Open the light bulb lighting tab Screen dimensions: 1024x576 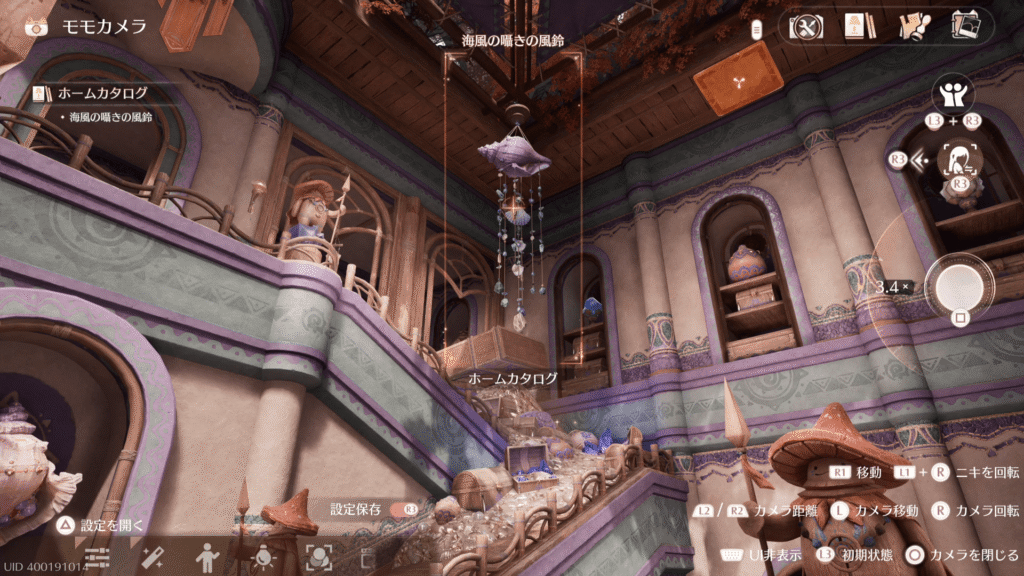263,555
